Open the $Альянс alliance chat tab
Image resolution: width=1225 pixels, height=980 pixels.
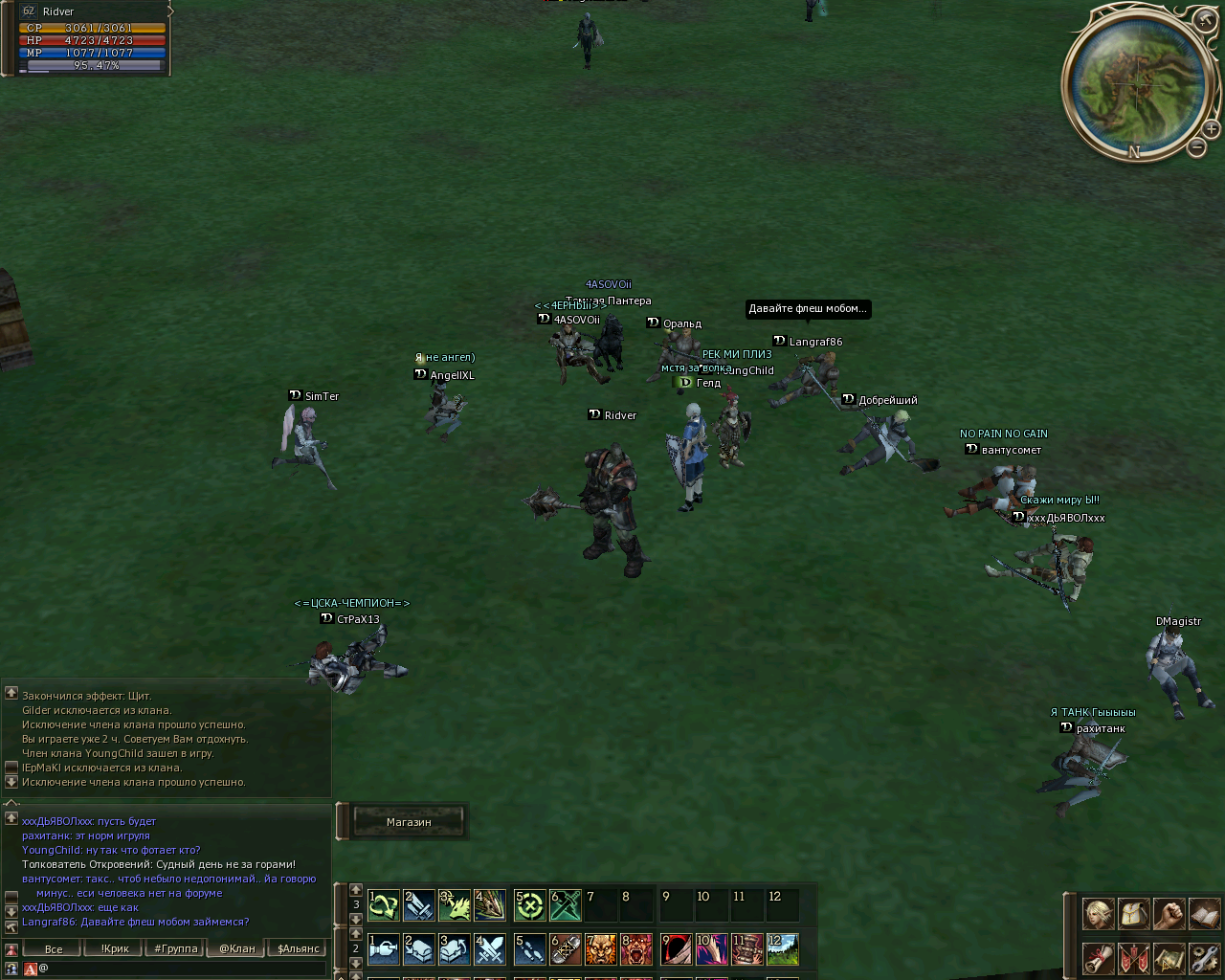point(299,948)
